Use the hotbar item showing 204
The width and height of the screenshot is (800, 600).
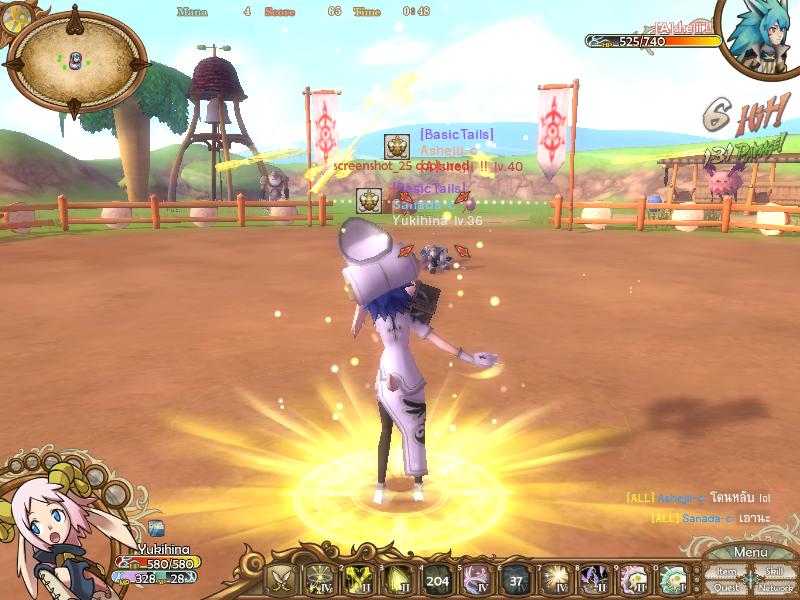click(x=437, y=579)
